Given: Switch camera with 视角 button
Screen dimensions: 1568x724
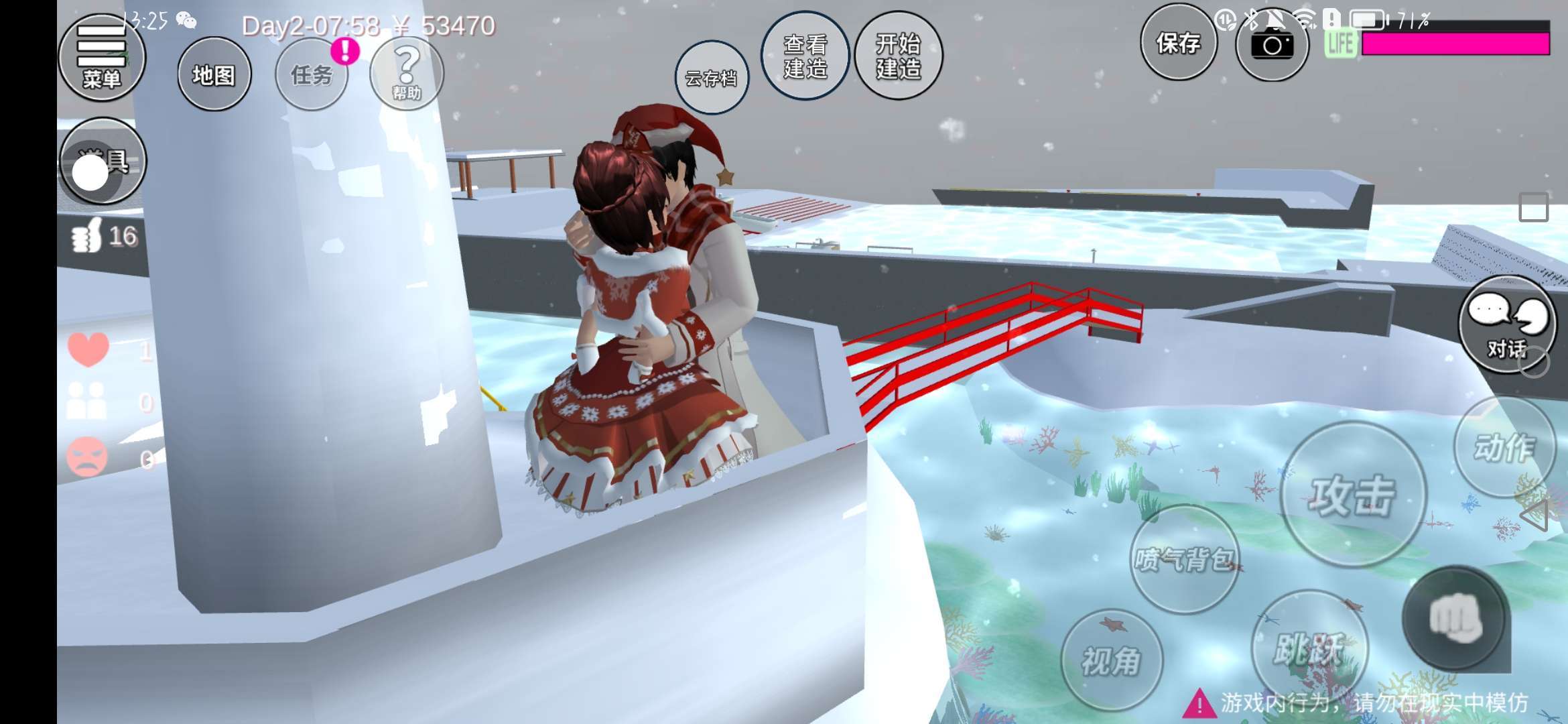Looking at the screenshot, I should pos(1112,660).
